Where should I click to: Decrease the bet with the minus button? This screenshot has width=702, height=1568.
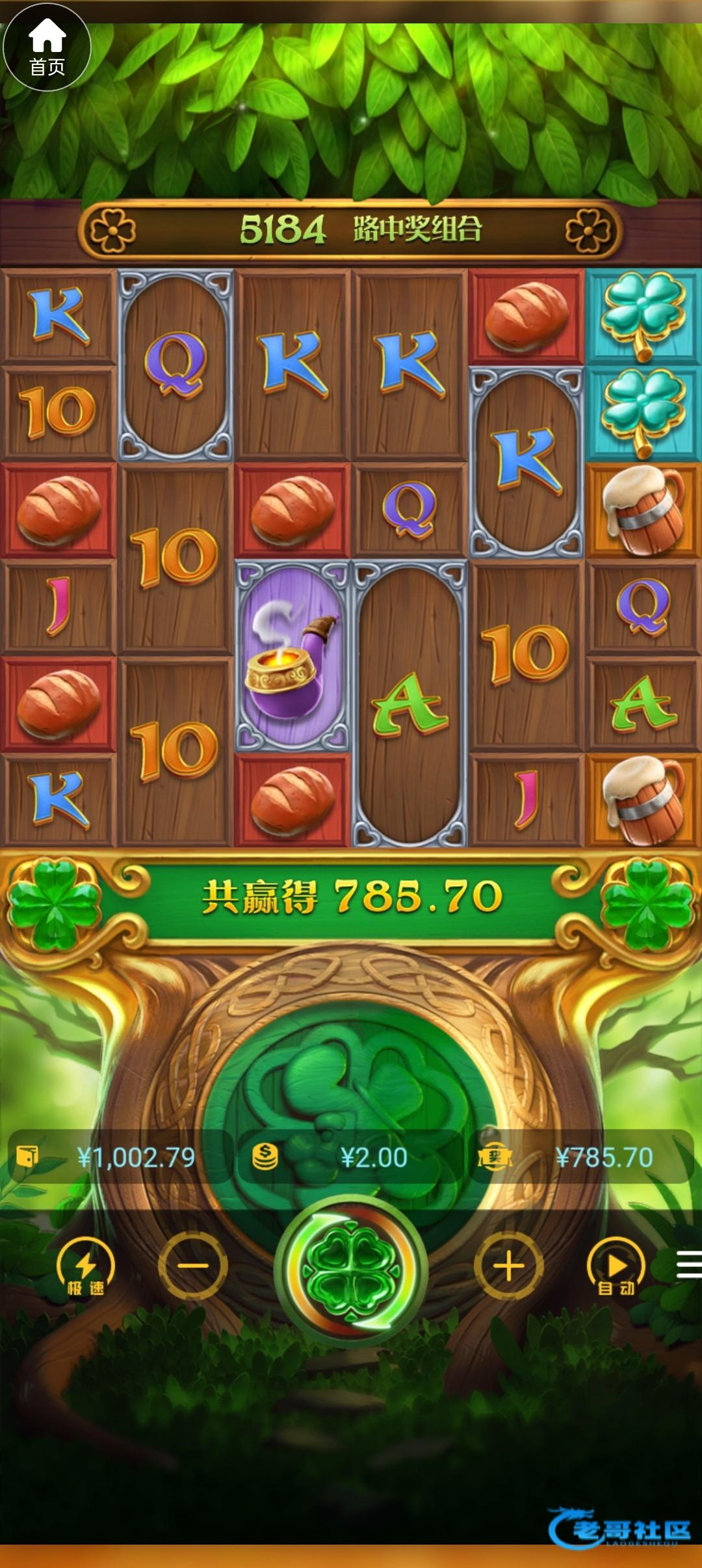193,1266
